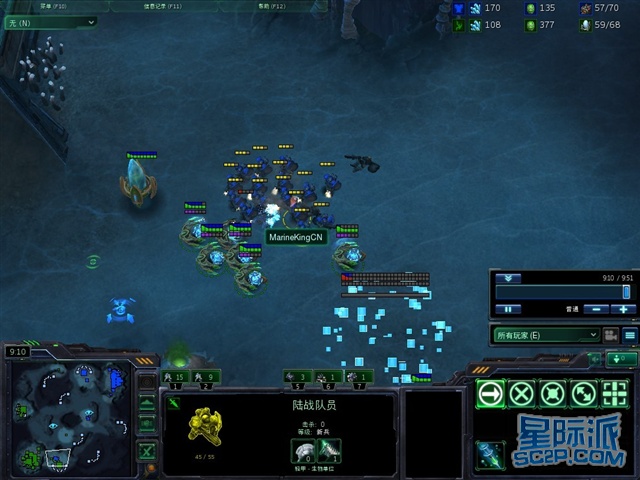The image size is (640, 480).
Task: Open the 无 (N) stats panel dropdown
Action: [x=50, y=21]
